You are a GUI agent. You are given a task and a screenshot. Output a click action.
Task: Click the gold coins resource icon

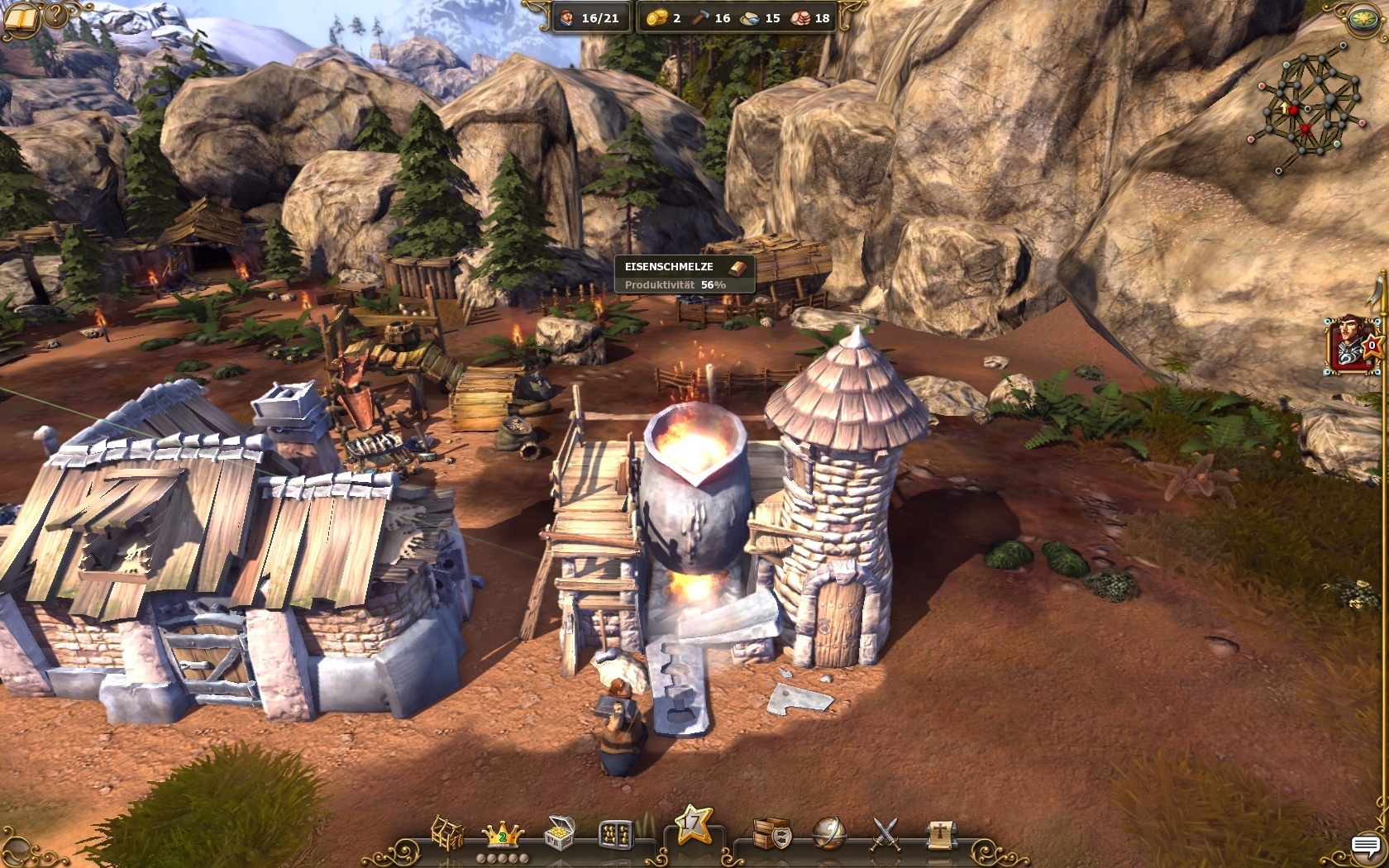tap(656, 17)
